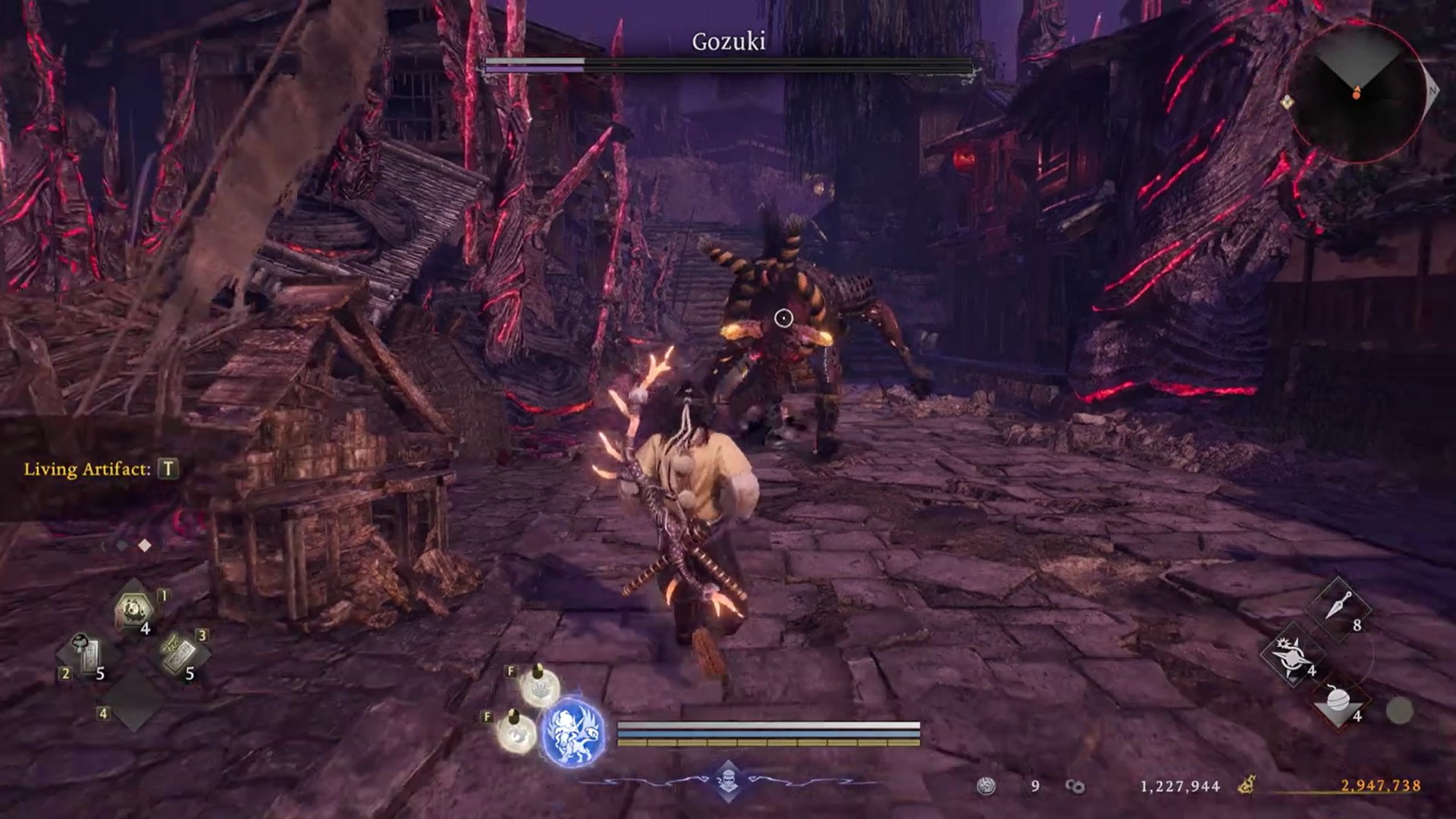The height and width of the screenshot is (819, 1456).
Task: Click the circular targeting reticle on Gozuki
Action: [x=784, y=318]
